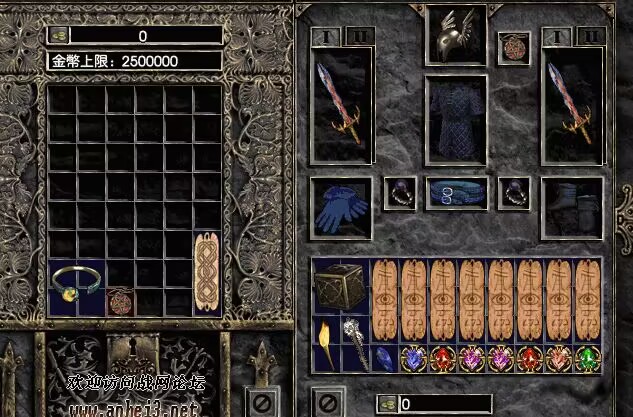633x417 pixels.
Task: Select the tall rune-carved charm in stash
Action: tap(207, 261)
